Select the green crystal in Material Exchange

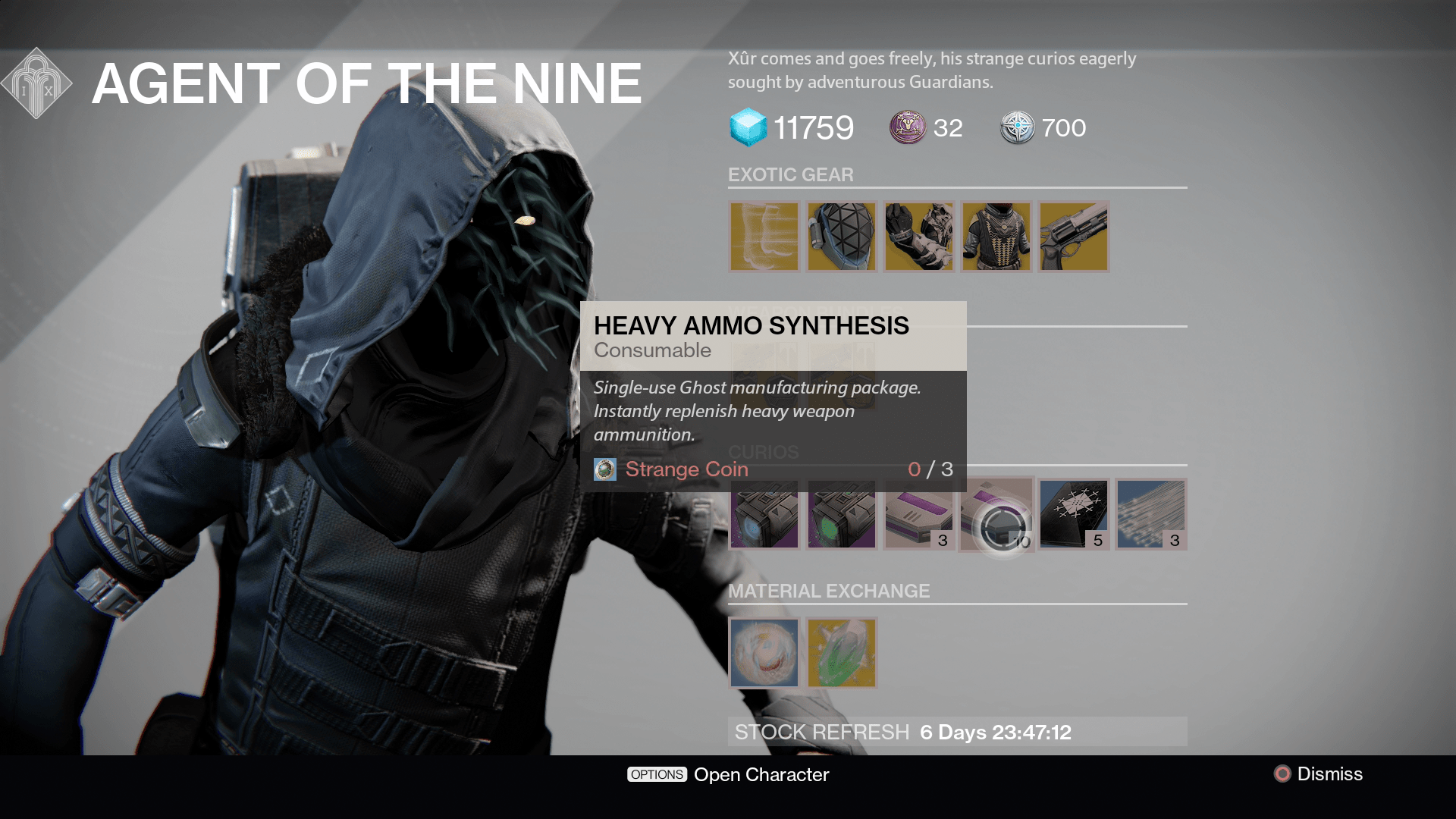click(842, 652)
